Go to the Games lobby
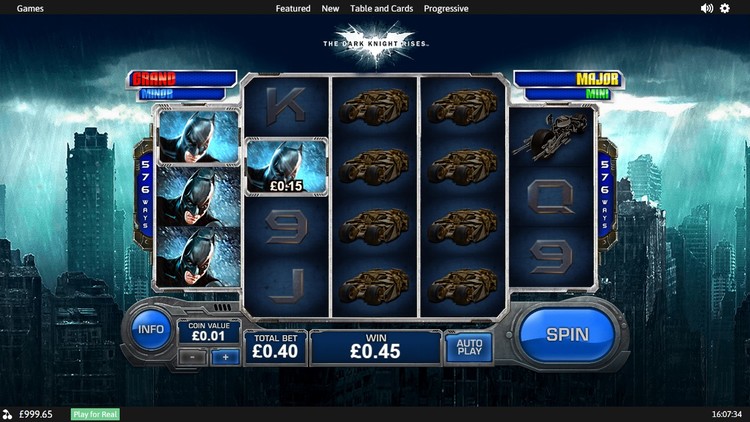Viewport: 750px width, 422px height. pyautogui.click(x=30, y=8)
